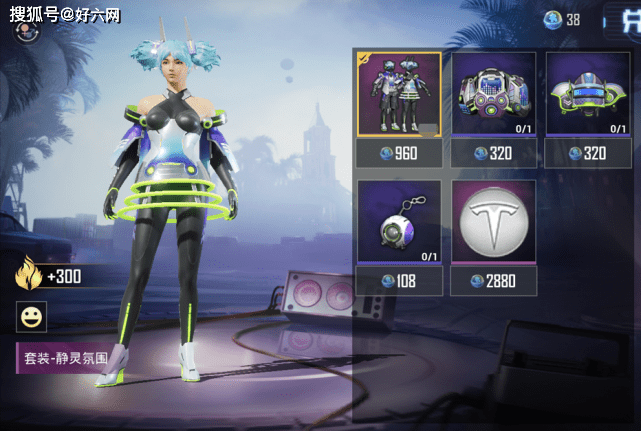The width and height of the screenshot is (641, 431).
Task: Open the smiley face emote button
Action: point(32,318)
